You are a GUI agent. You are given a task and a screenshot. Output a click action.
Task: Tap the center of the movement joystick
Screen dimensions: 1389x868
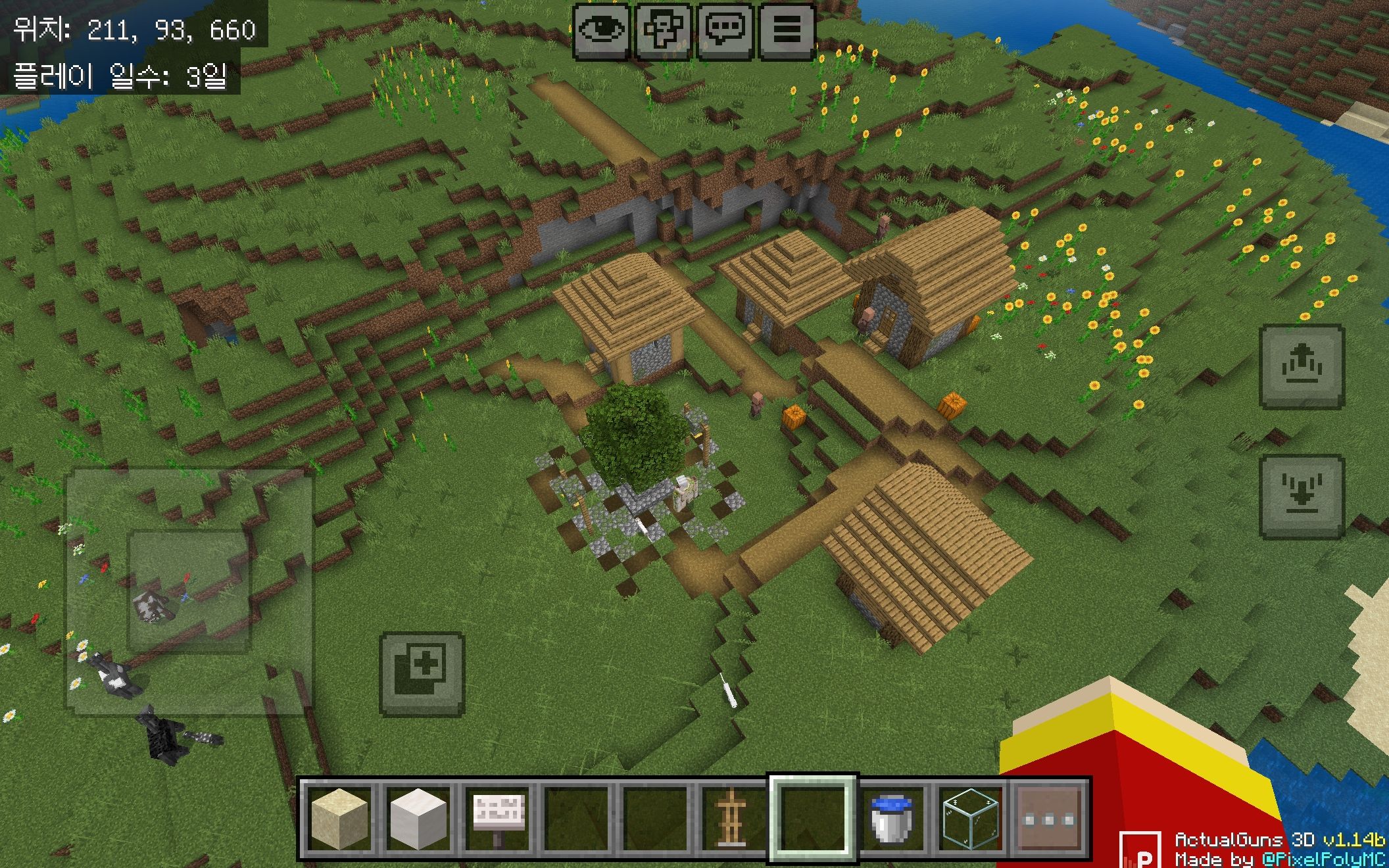point(189,591)
